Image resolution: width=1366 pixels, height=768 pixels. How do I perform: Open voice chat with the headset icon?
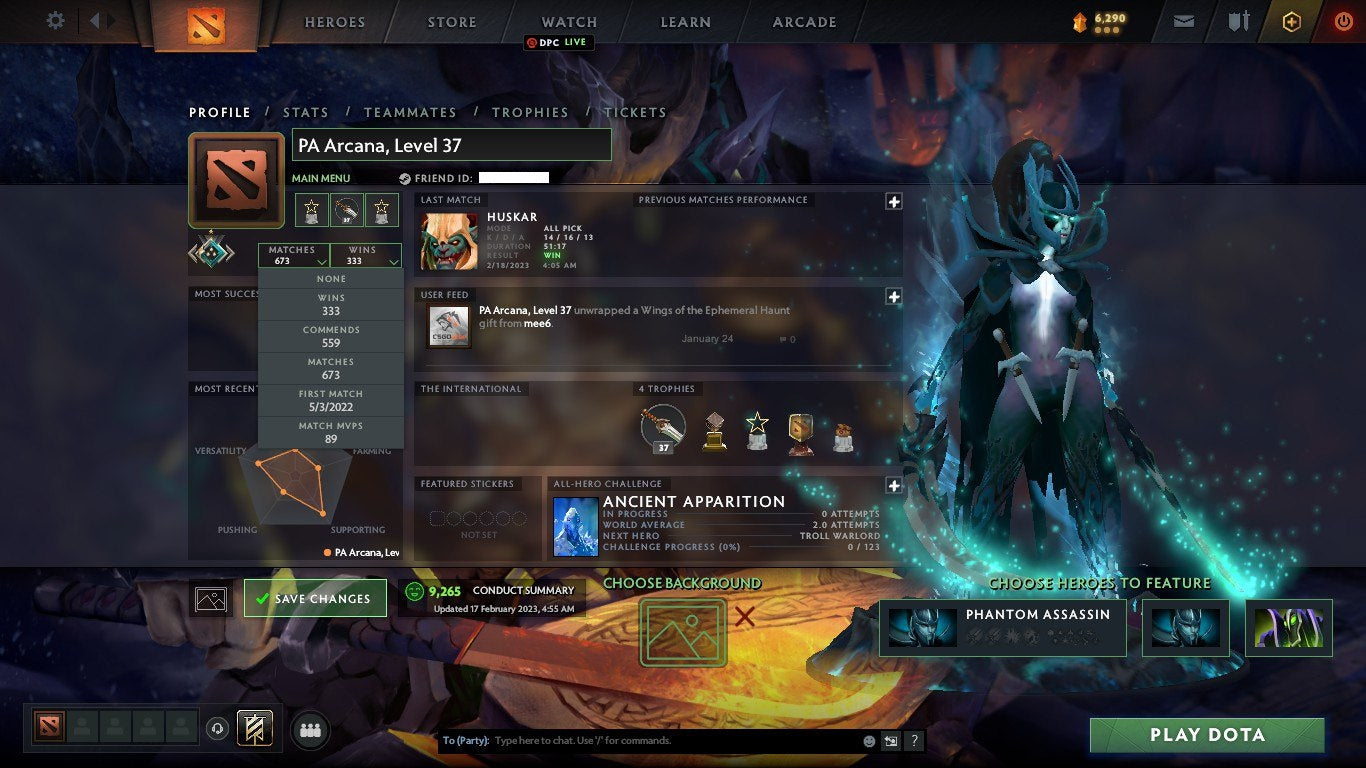pos(218,729)
